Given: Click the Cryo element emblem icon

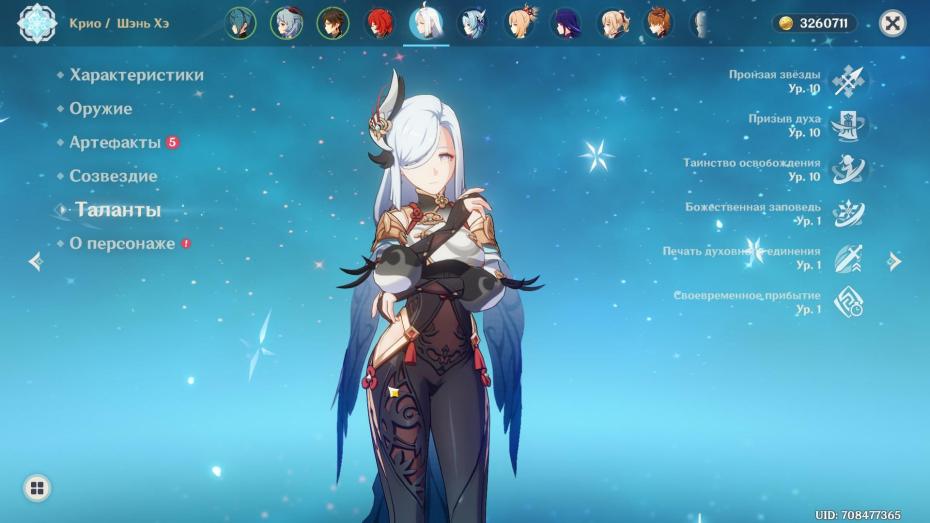Looking at the screenshot, I should [x=37, y=22].
